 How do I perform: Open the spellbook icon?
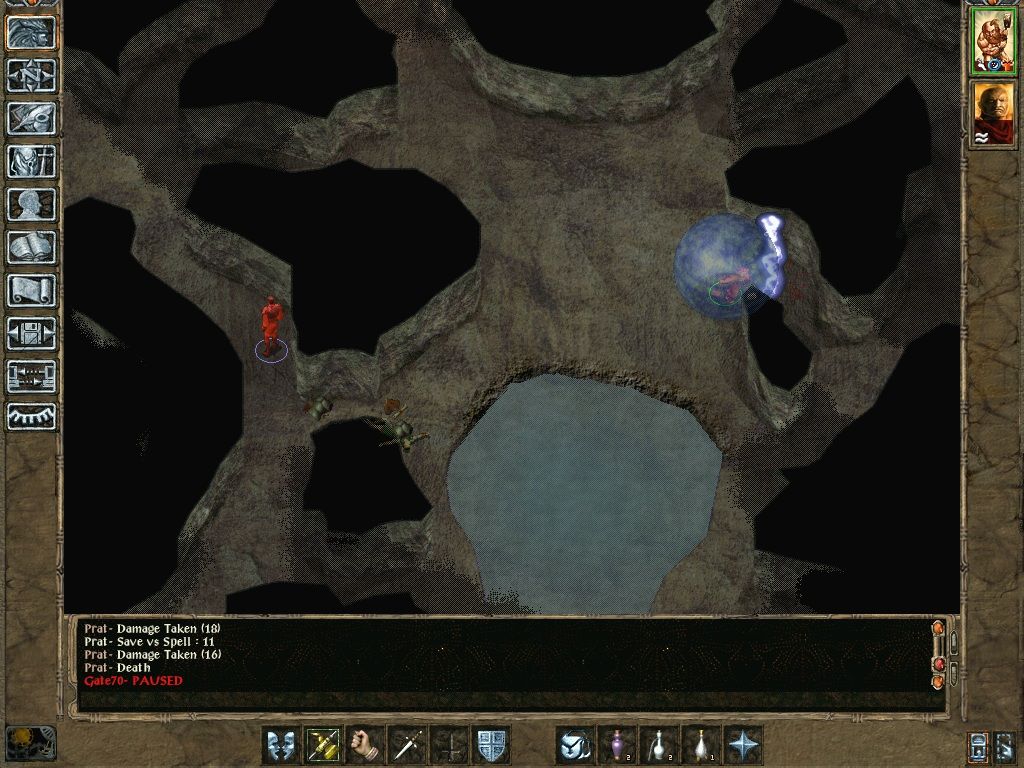[32, 247]
